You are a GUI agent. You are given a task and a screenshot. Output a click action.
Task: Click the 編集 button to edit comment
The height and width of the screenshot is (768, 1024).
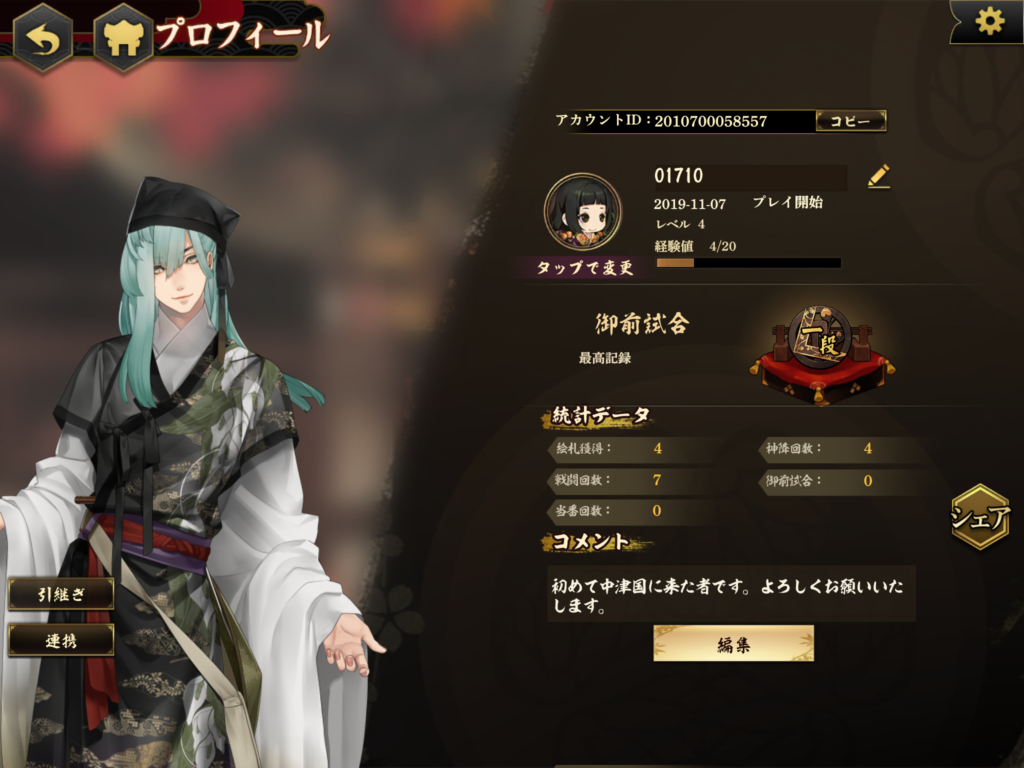coord(733,644)
